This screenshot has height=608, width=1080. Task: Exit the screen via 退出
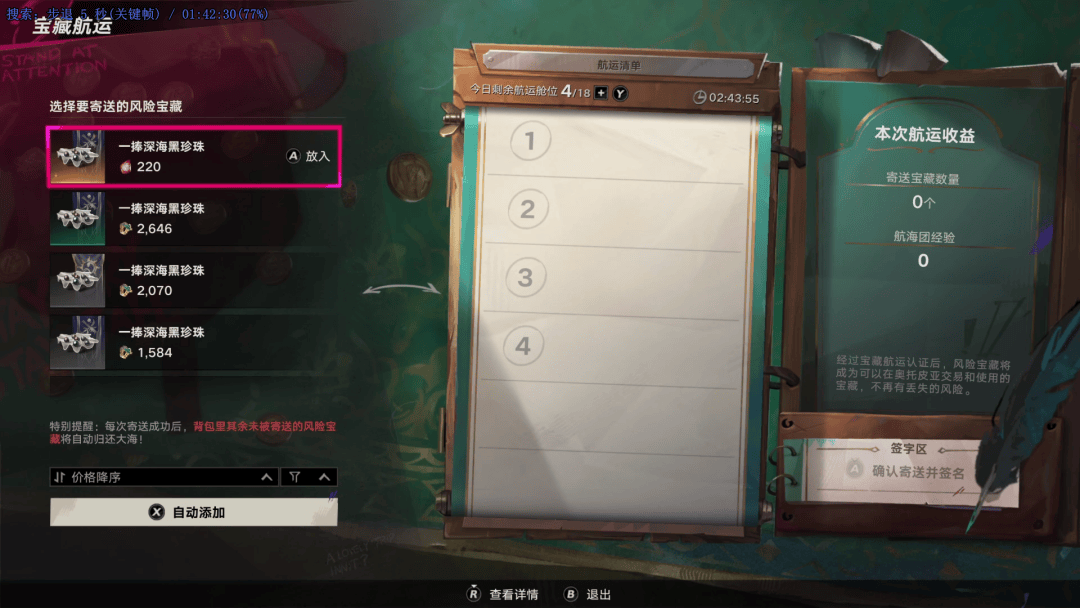point(588,594)
